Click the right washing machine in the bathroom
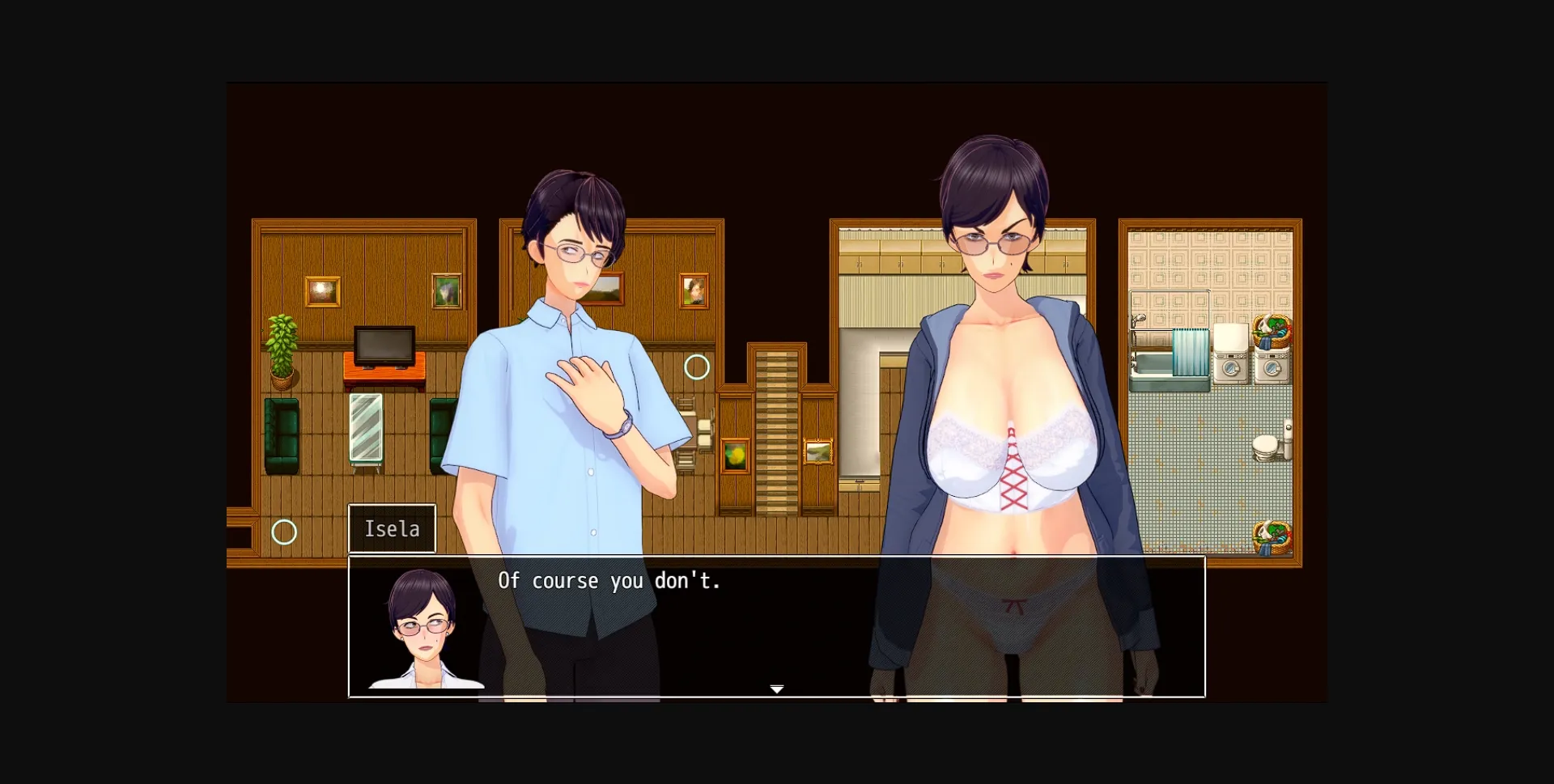 click(1272, 366)
